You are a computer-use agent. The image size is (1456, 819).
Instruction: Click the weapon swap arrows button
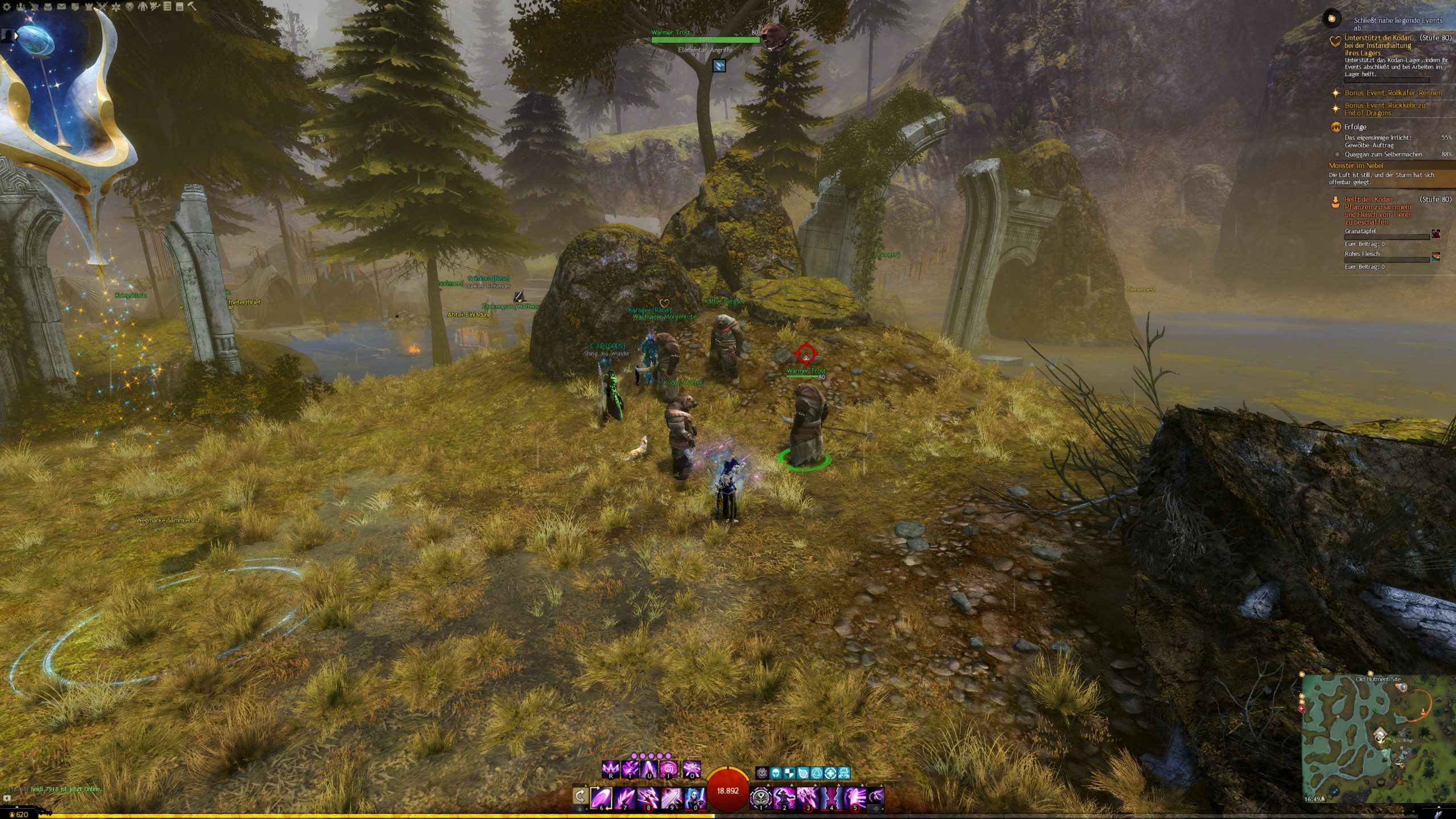(x=580, y=795)
